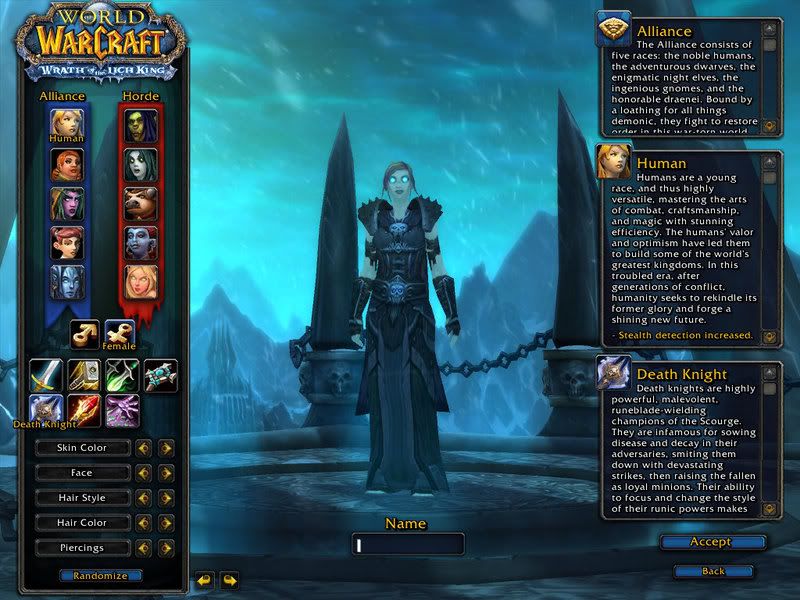Switch gender to Male

tap(84, 334)
